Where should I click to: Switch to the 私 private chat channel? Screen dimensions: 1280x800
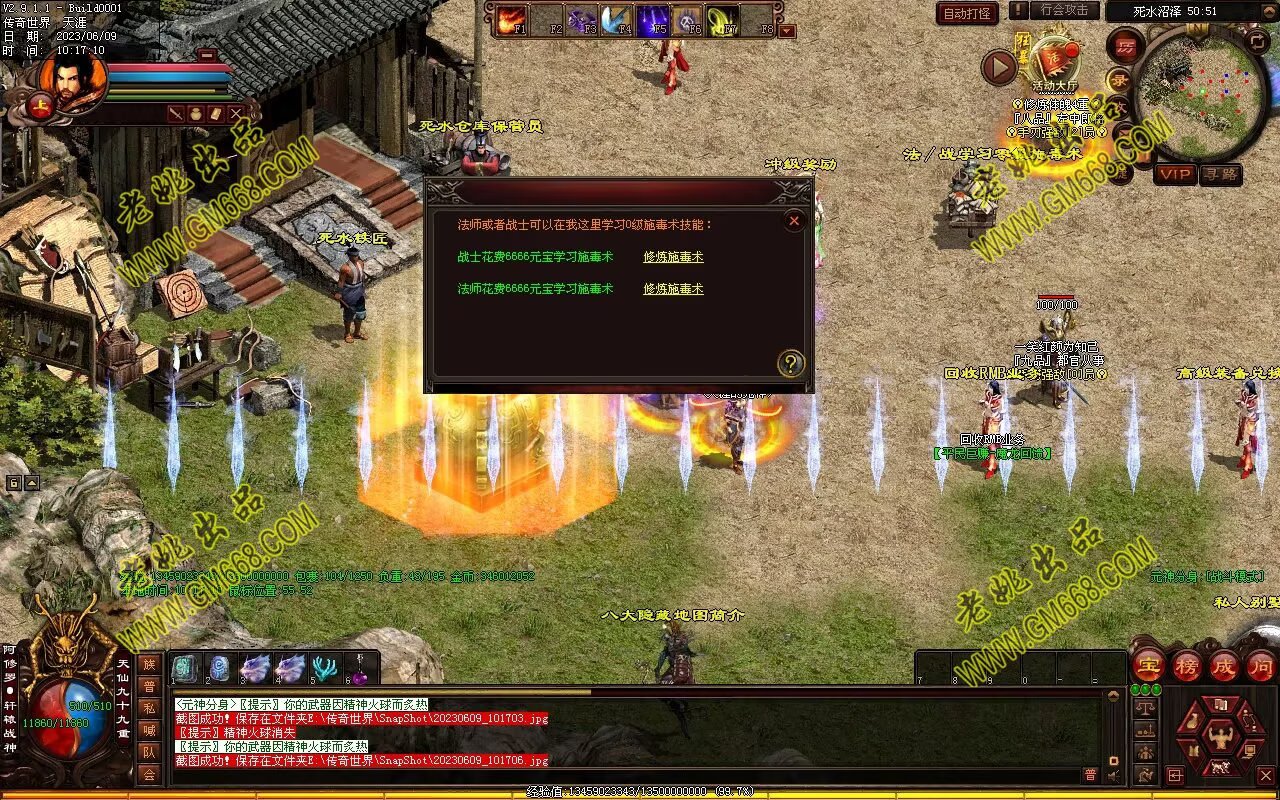click(149, 708)
